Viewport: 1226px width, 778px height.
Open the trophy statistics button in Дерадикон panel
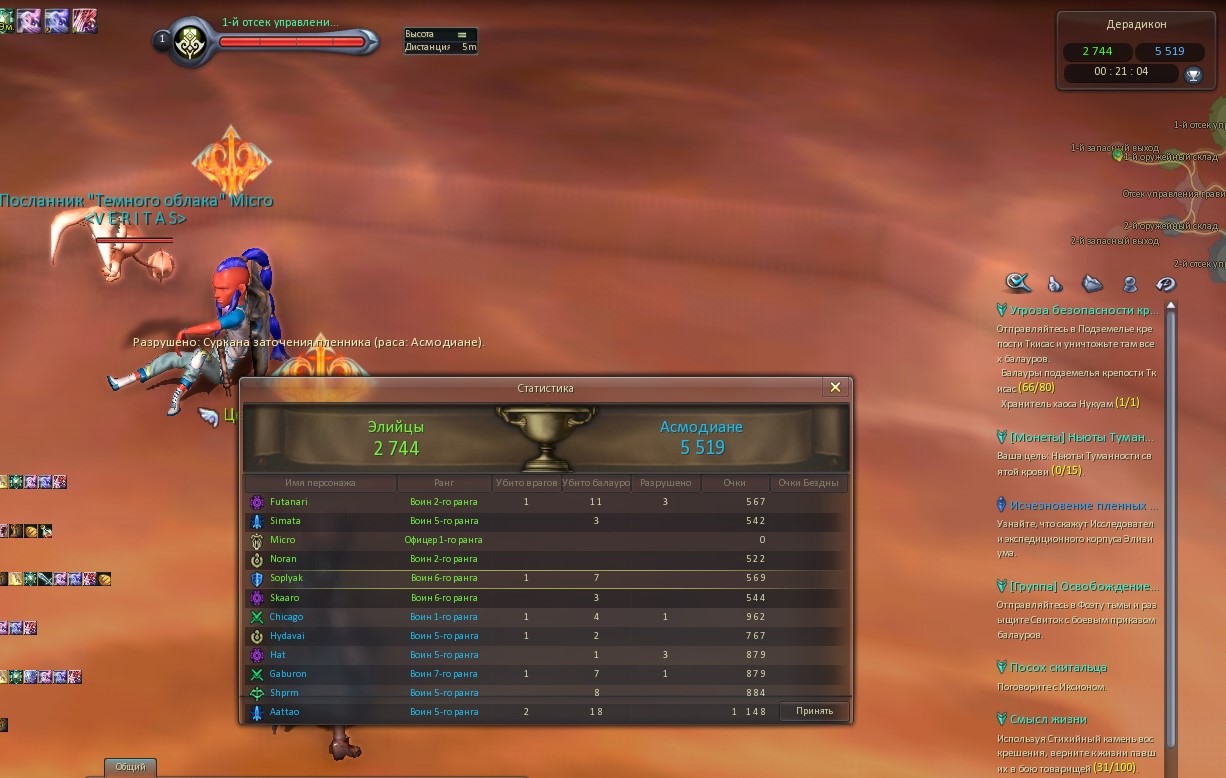1192,73
